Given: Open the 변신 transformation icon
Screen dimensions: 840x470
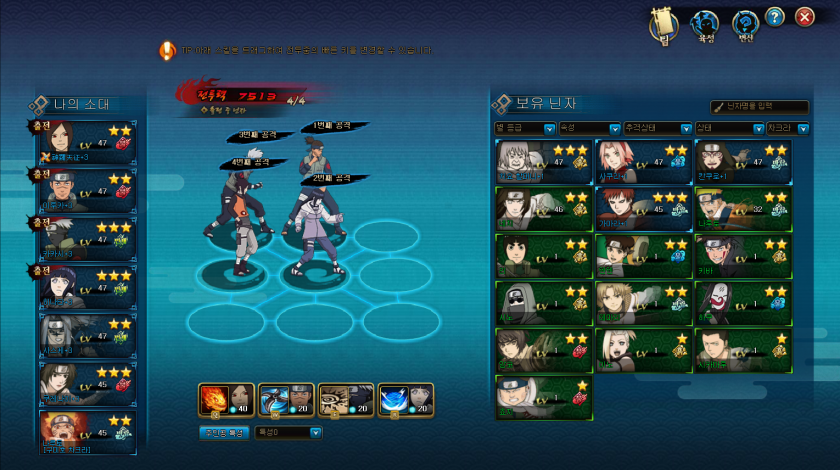Looking at the screenshot, I should [744, 24].
